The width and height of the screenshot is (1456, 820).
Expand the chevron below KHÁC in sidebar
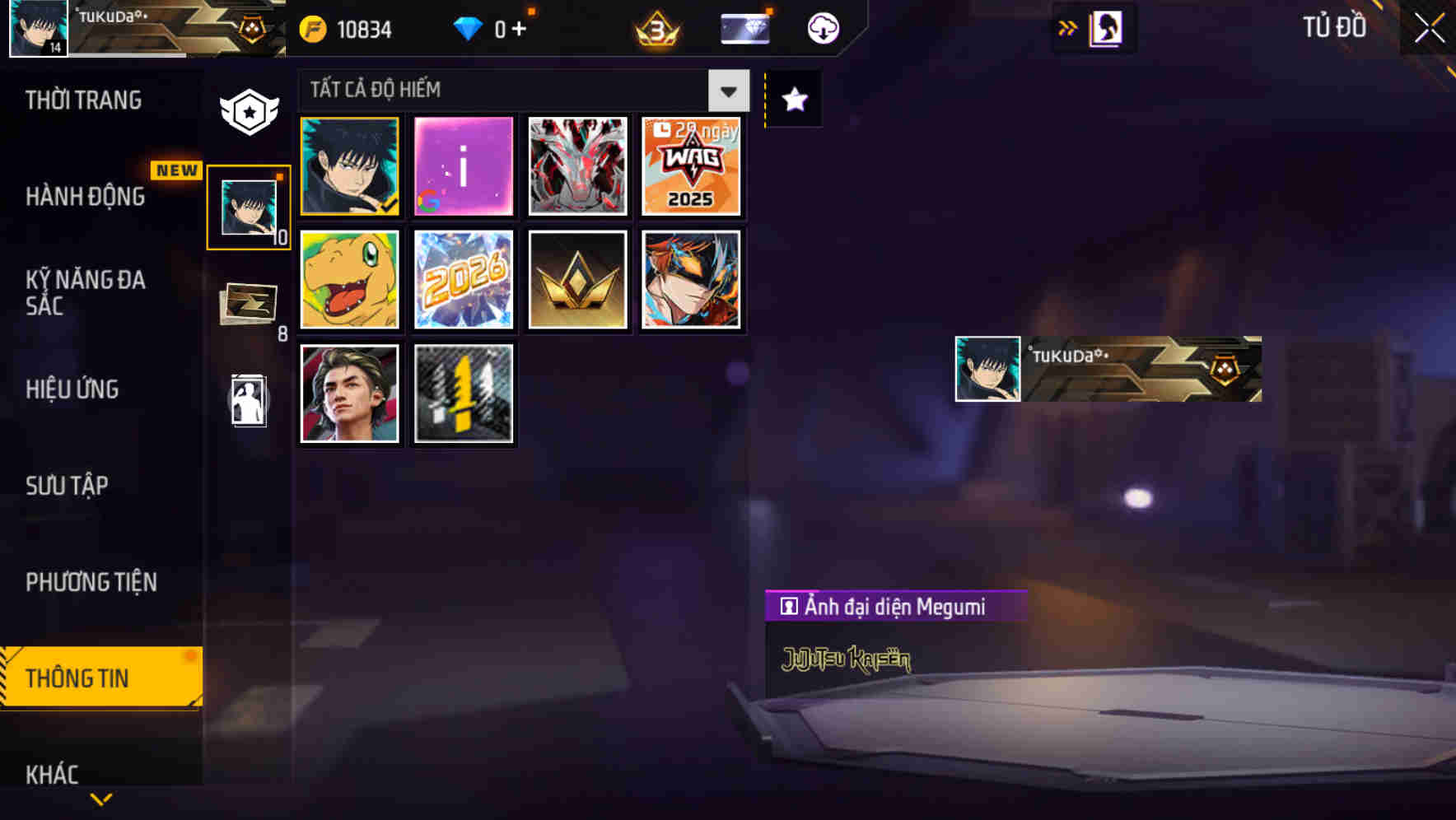tap(101, 798)
